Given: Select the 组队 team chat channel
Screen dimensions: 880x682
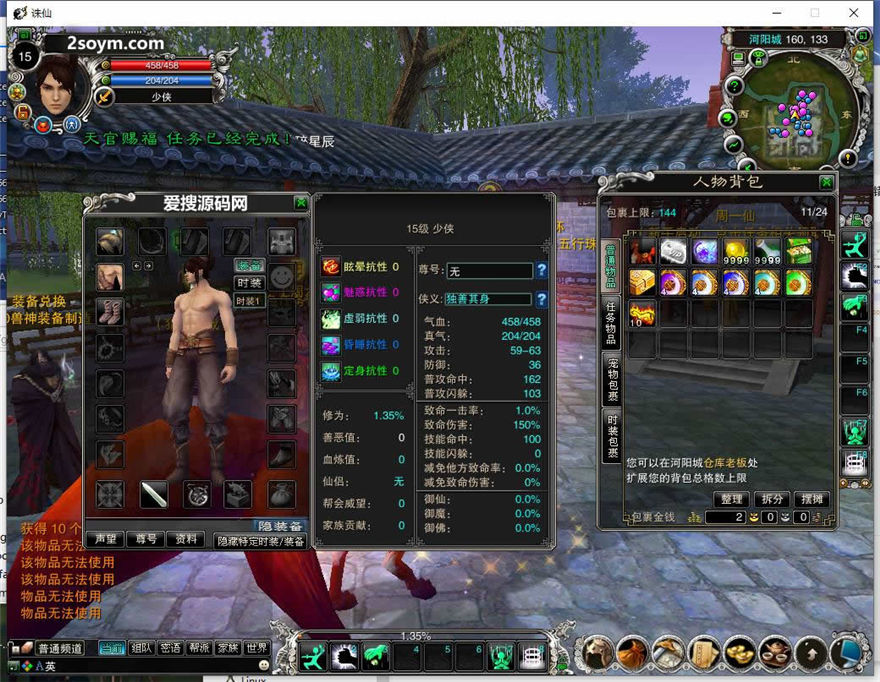Looking at the screenshot, I should pos(141,648).
